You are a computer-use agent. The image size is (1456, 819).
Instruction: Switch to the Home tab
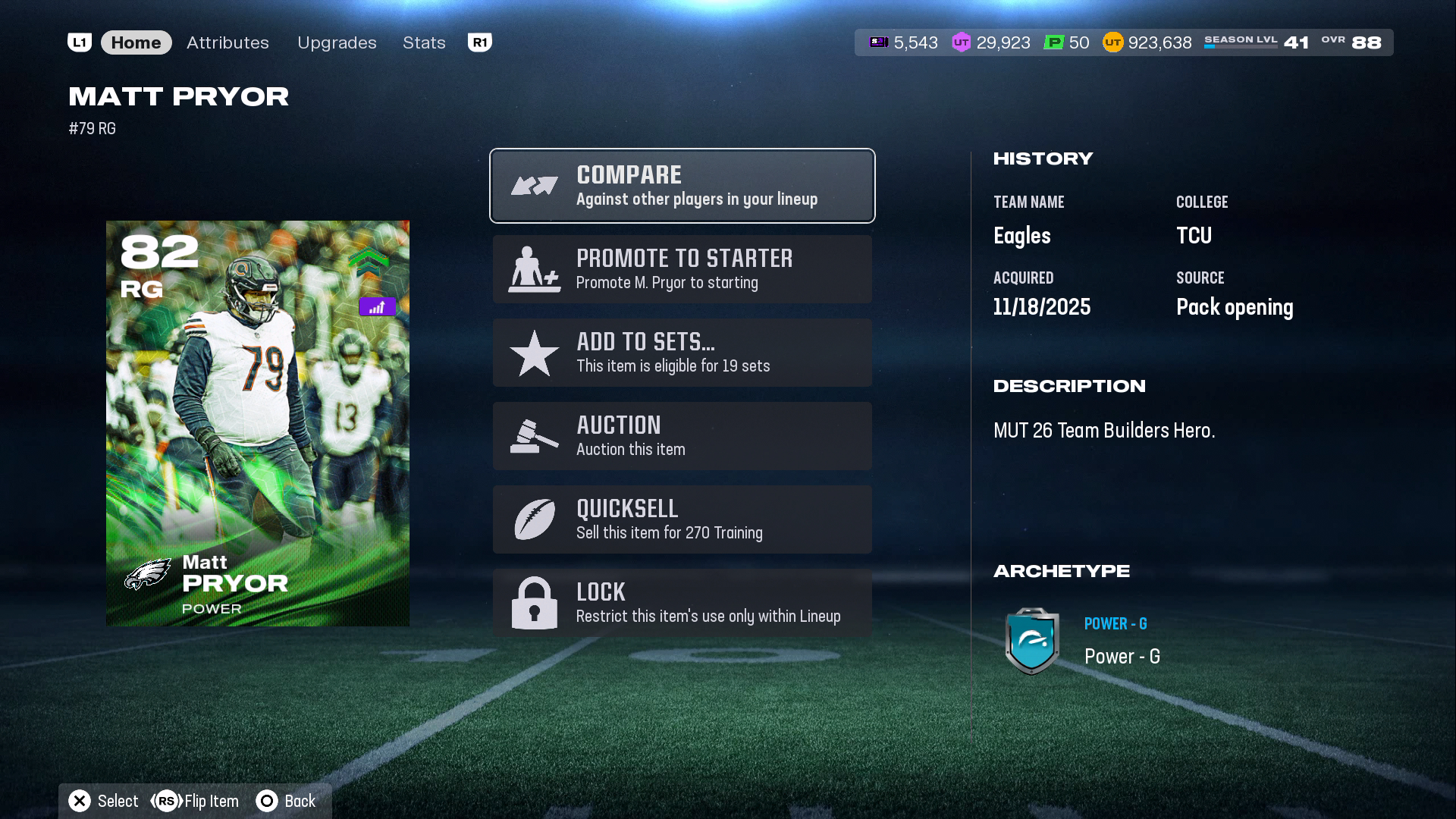136,42
